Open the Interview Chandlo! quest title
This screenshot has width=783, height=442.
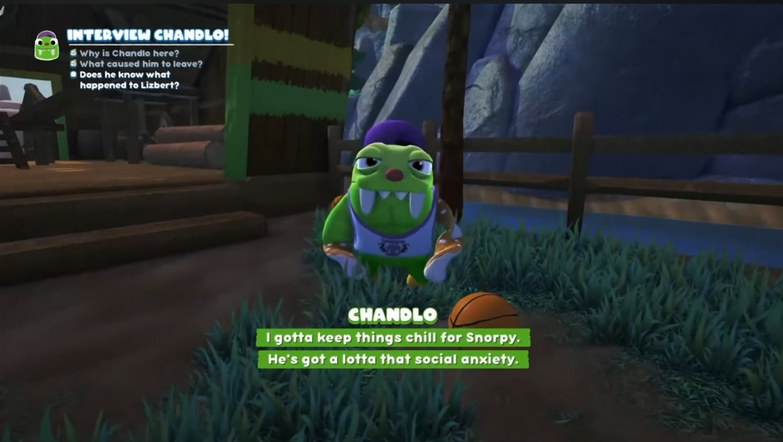pos(148,35)
